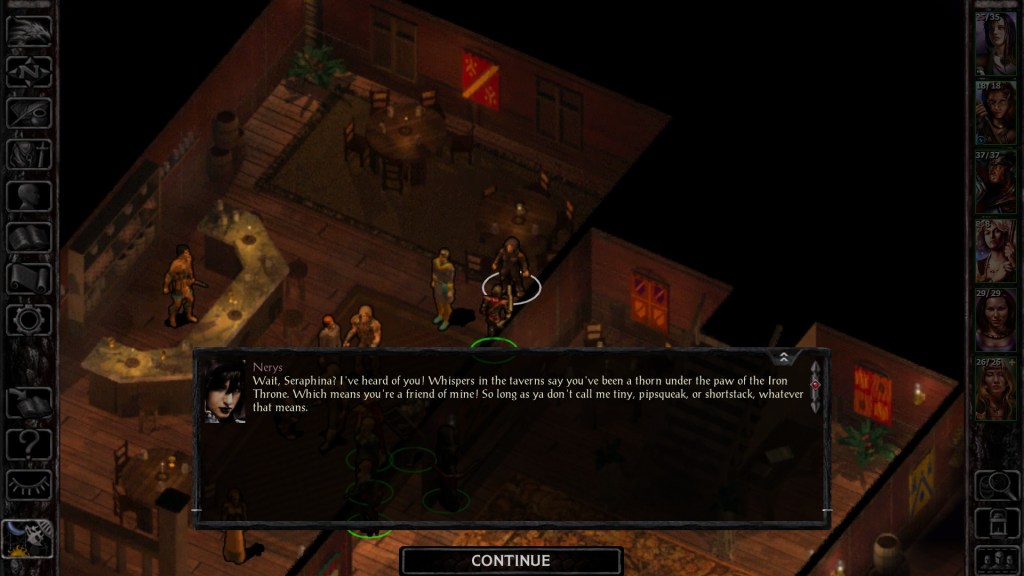This screenshot has height=576, width=1024.
Task: Open the area map compass icon
Action: point(28,72)
